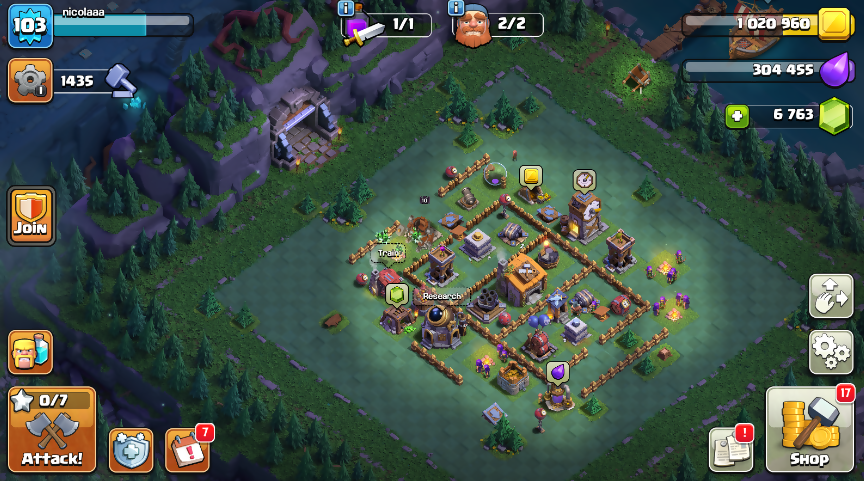Viewport: 864px width, 481px height.
Task: Show Master Builder info icon
Action: click(456, 8)
